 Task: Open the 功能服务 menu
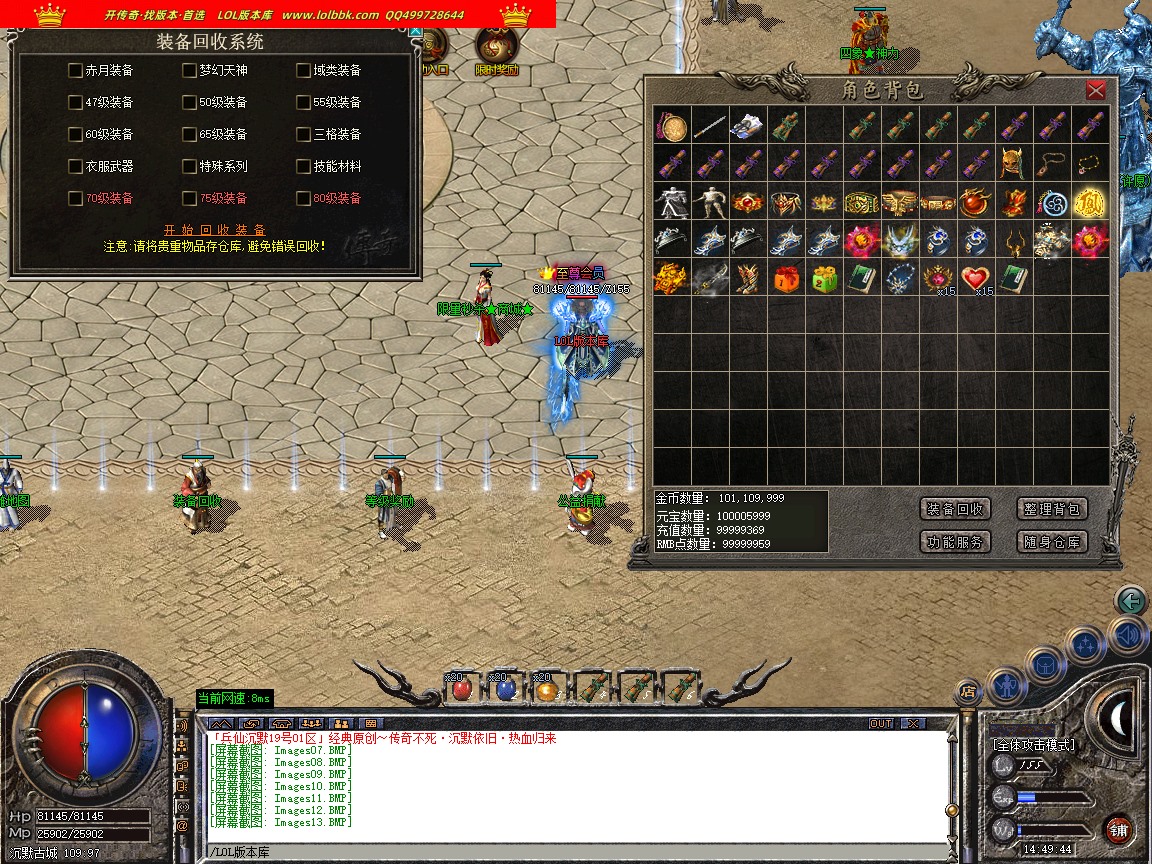[x=955, y=542]
